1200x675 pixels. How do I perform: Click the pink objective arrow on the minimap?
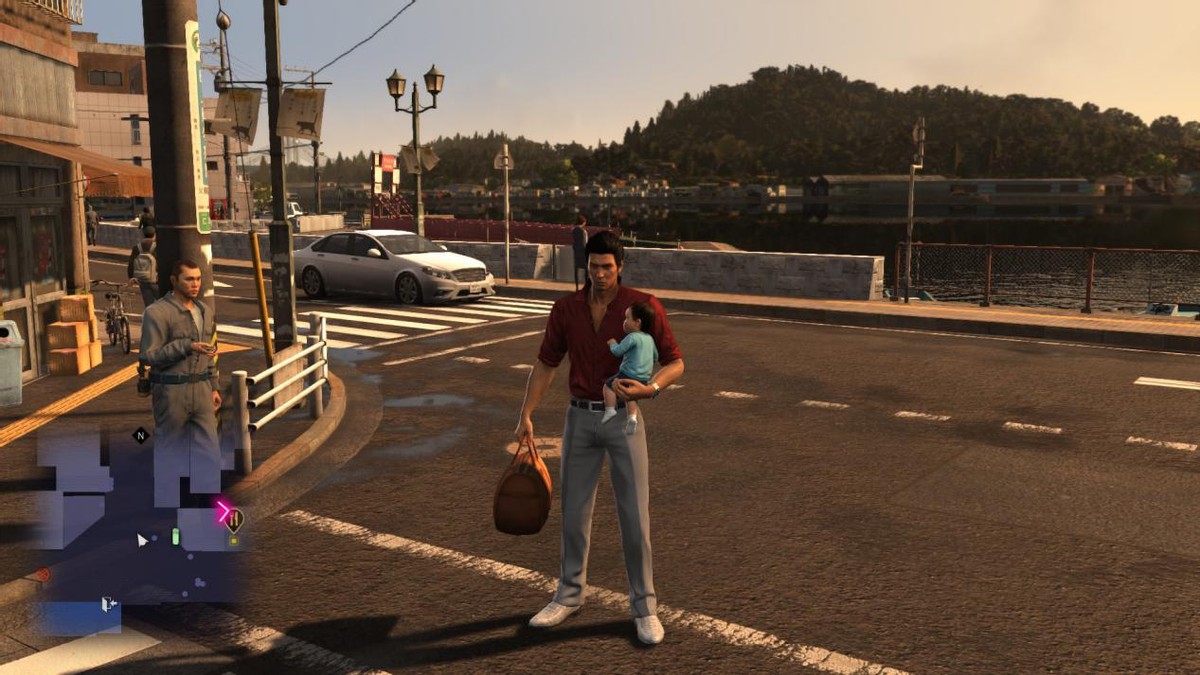(222, 511)
